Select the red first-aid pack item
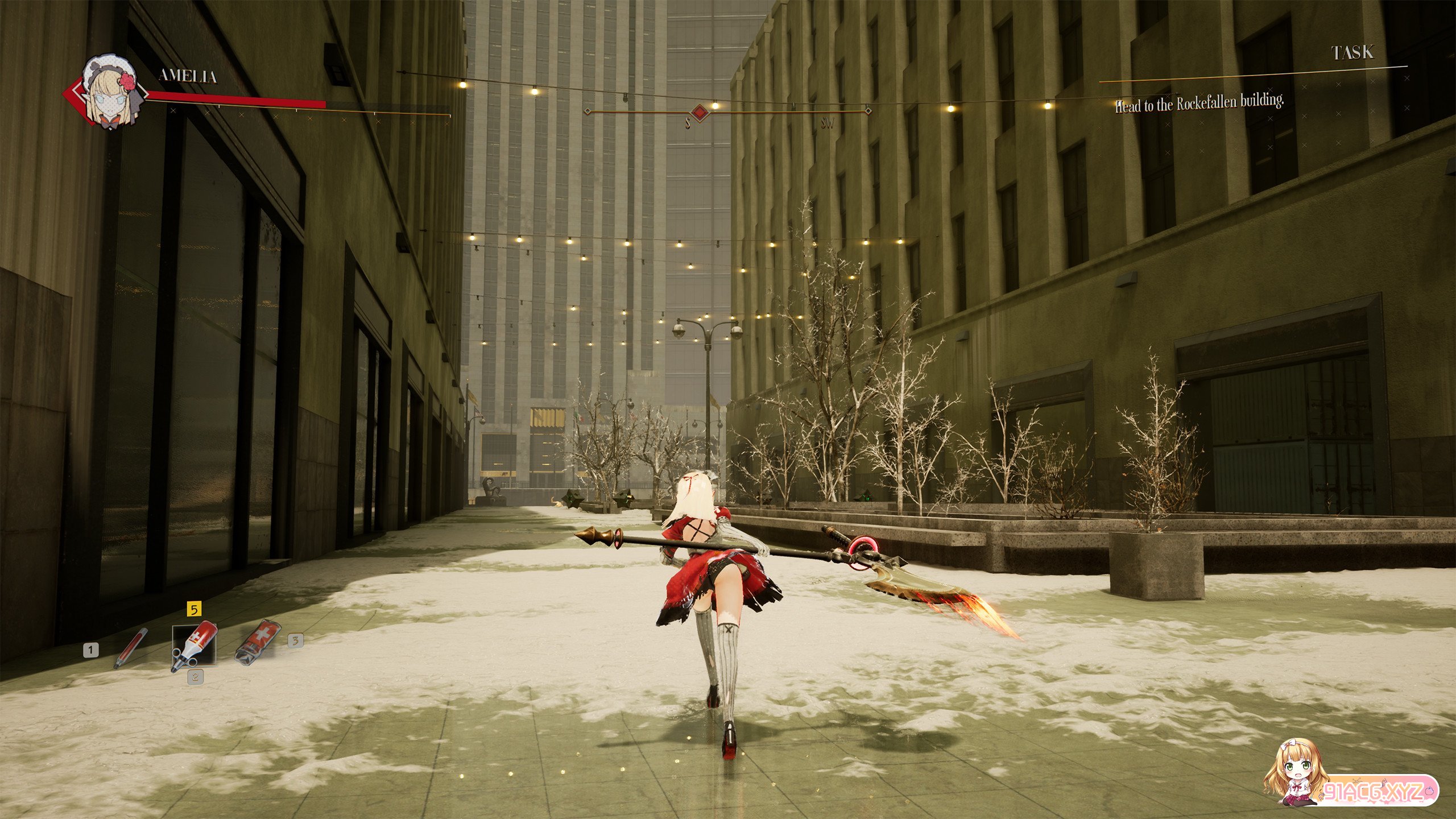This screenshot has width=1456, height=819. tap(258, 642)
